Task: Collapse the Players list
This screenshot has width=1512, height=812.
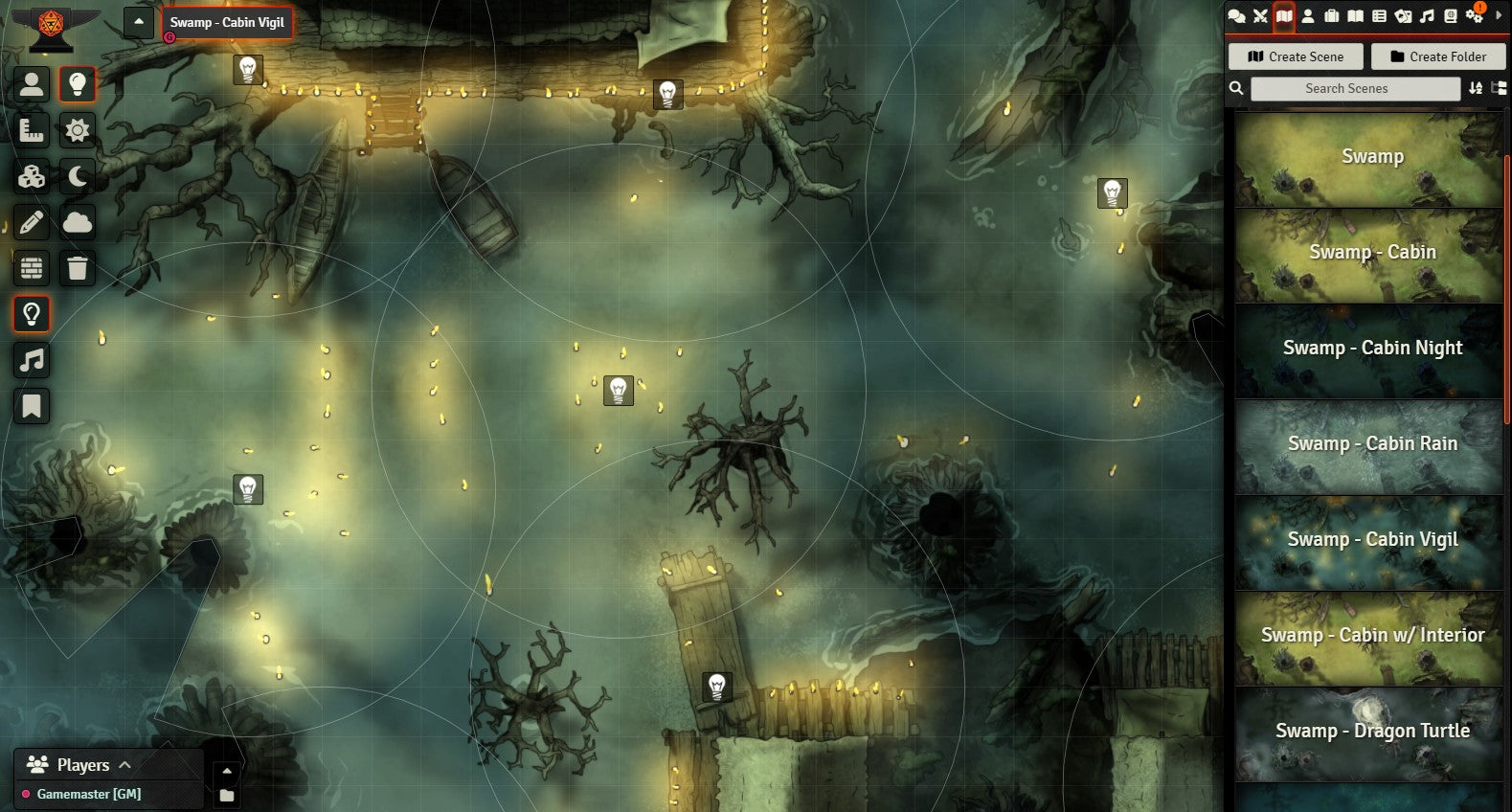Action: (125, 765)
